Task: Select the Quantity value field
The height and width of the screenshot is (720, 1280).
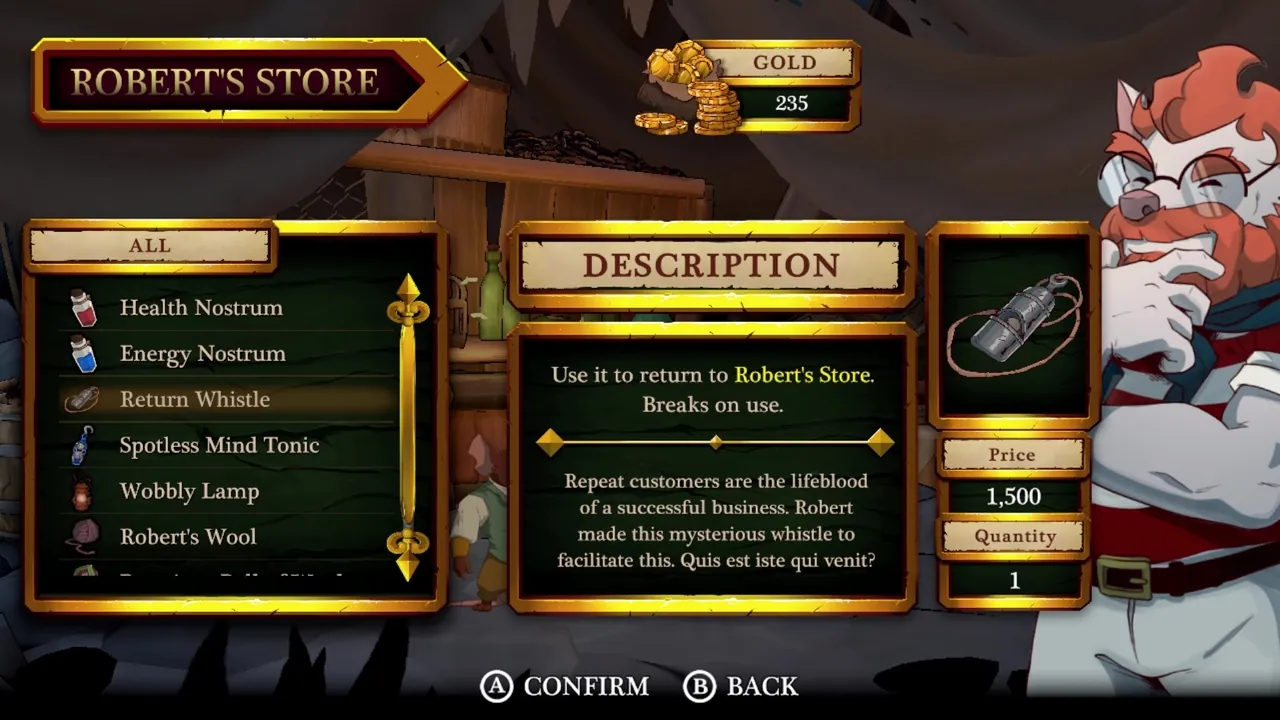Action: tap(1013, 580)
